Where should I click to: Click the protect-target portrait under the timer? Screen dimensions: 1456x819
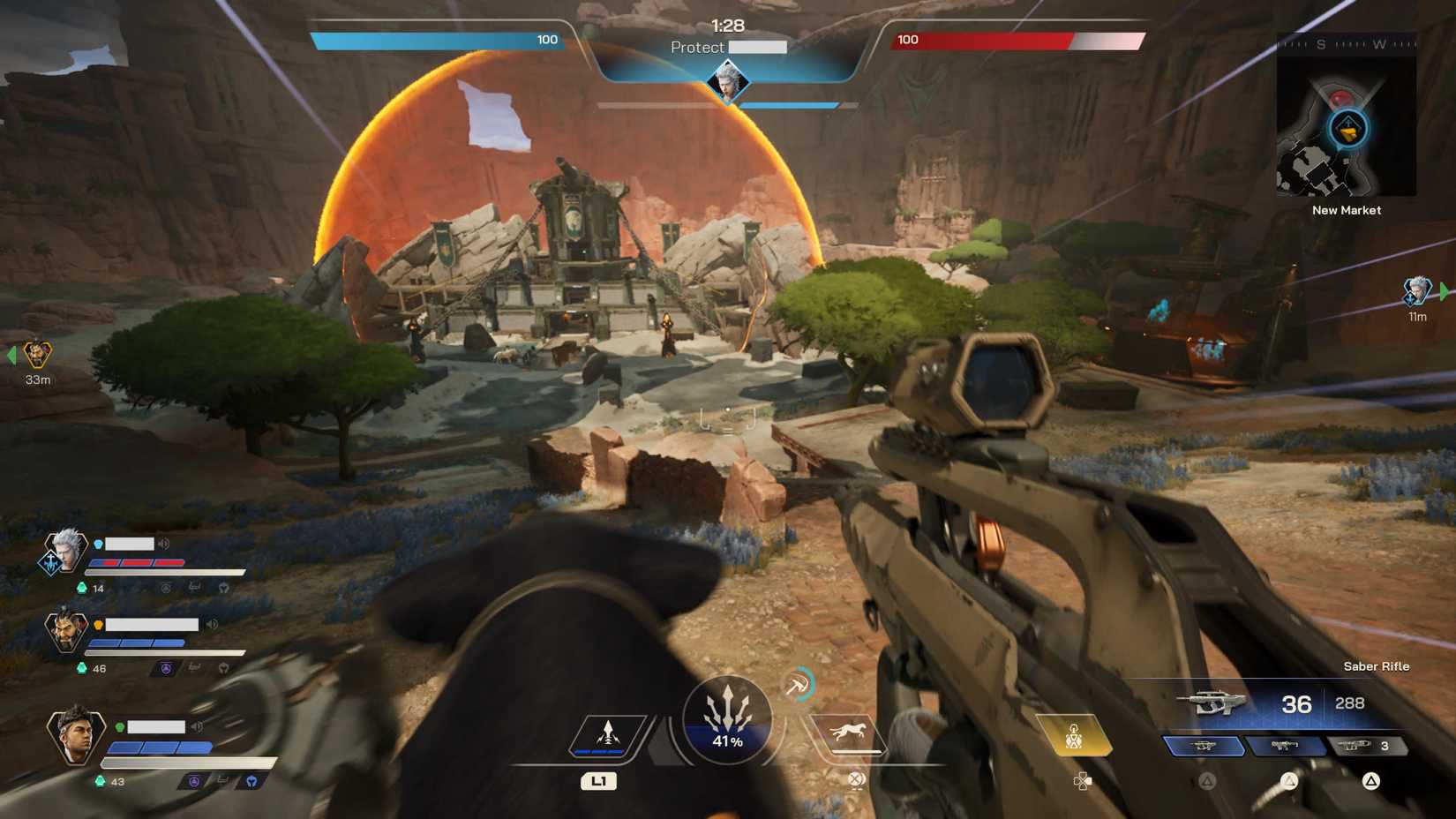[727, 83]
